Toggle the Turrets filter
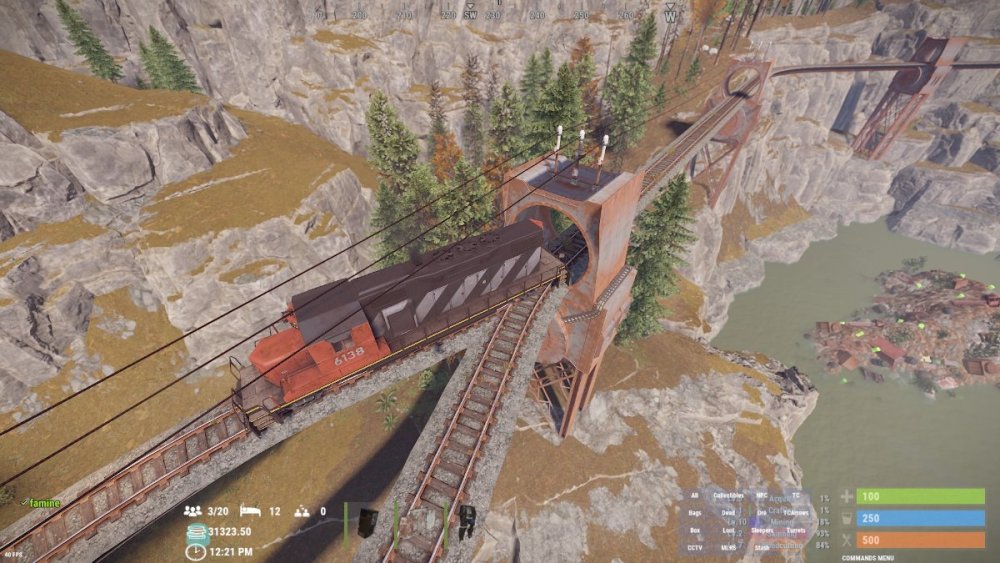Viewport: 1000px width, 563px height. tap(796, 530)
